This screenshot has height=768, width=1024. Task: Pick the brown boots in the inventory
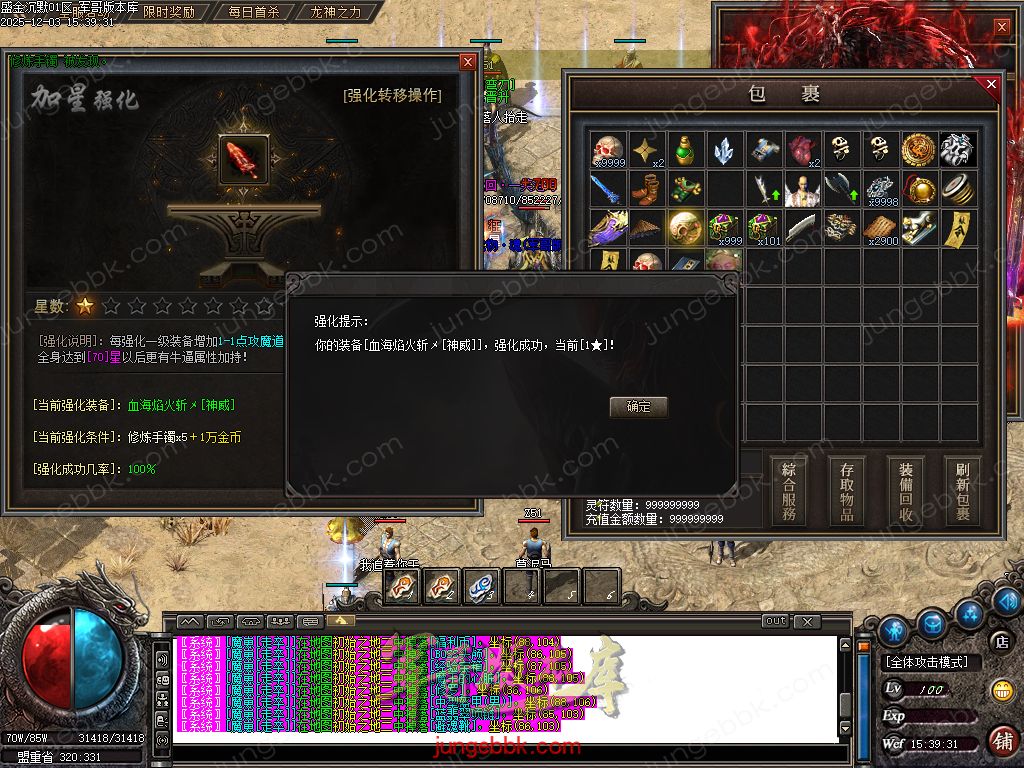pos(646,189)
